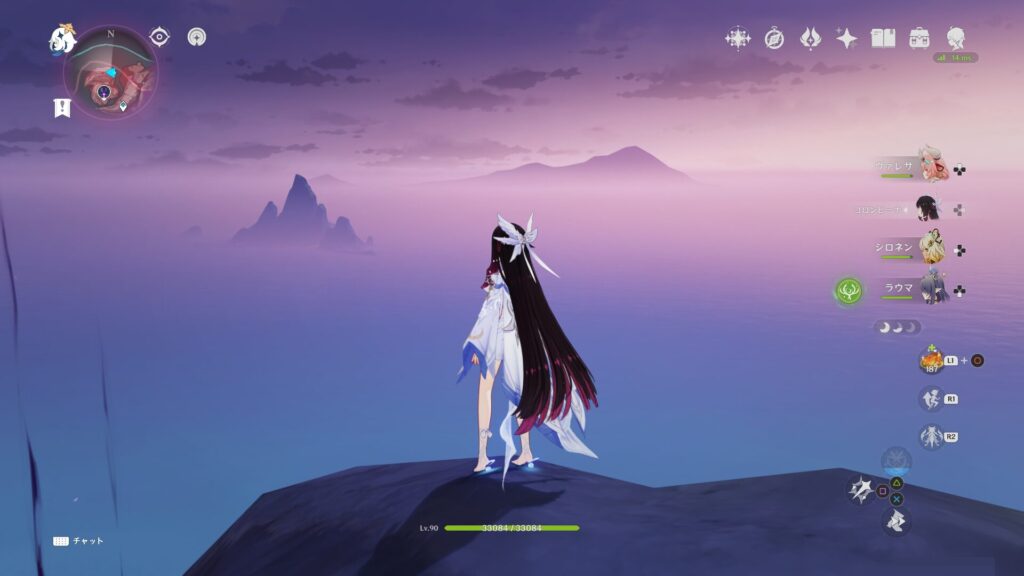Open the チャット chat box

click(78, 541)
